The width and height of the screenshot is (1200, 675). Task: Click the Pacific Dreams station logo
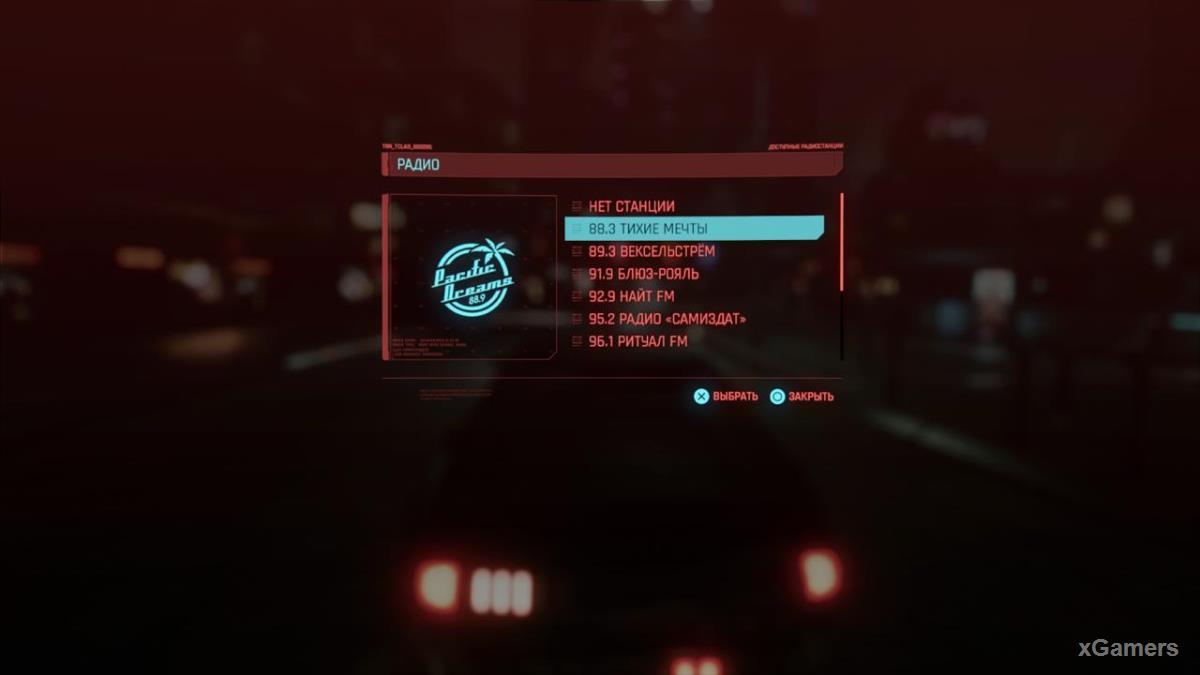[x=473, y=277]
